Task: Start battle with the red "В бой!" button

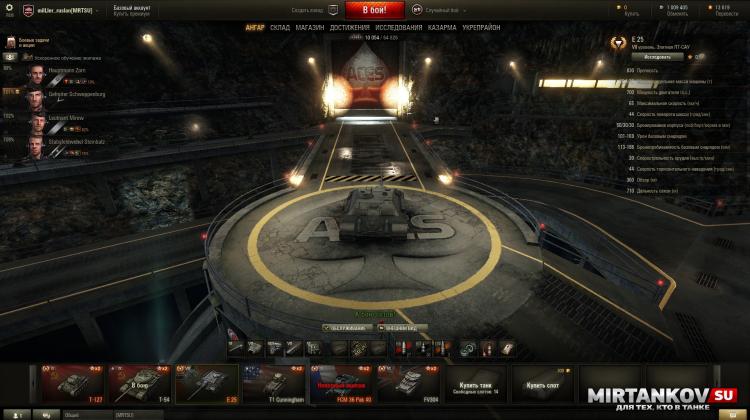Action: coord(374,9)
